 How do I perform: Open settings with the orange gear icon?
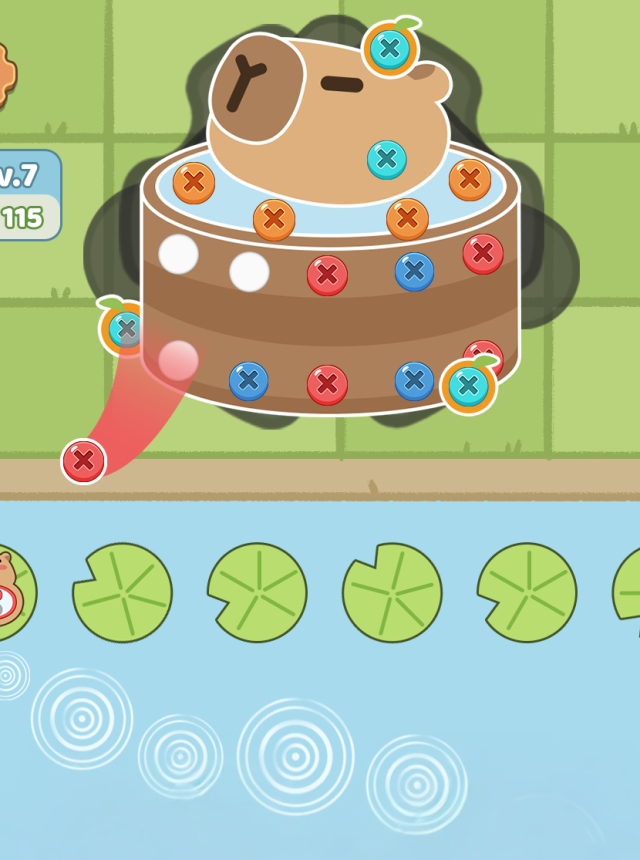point(5,75)
